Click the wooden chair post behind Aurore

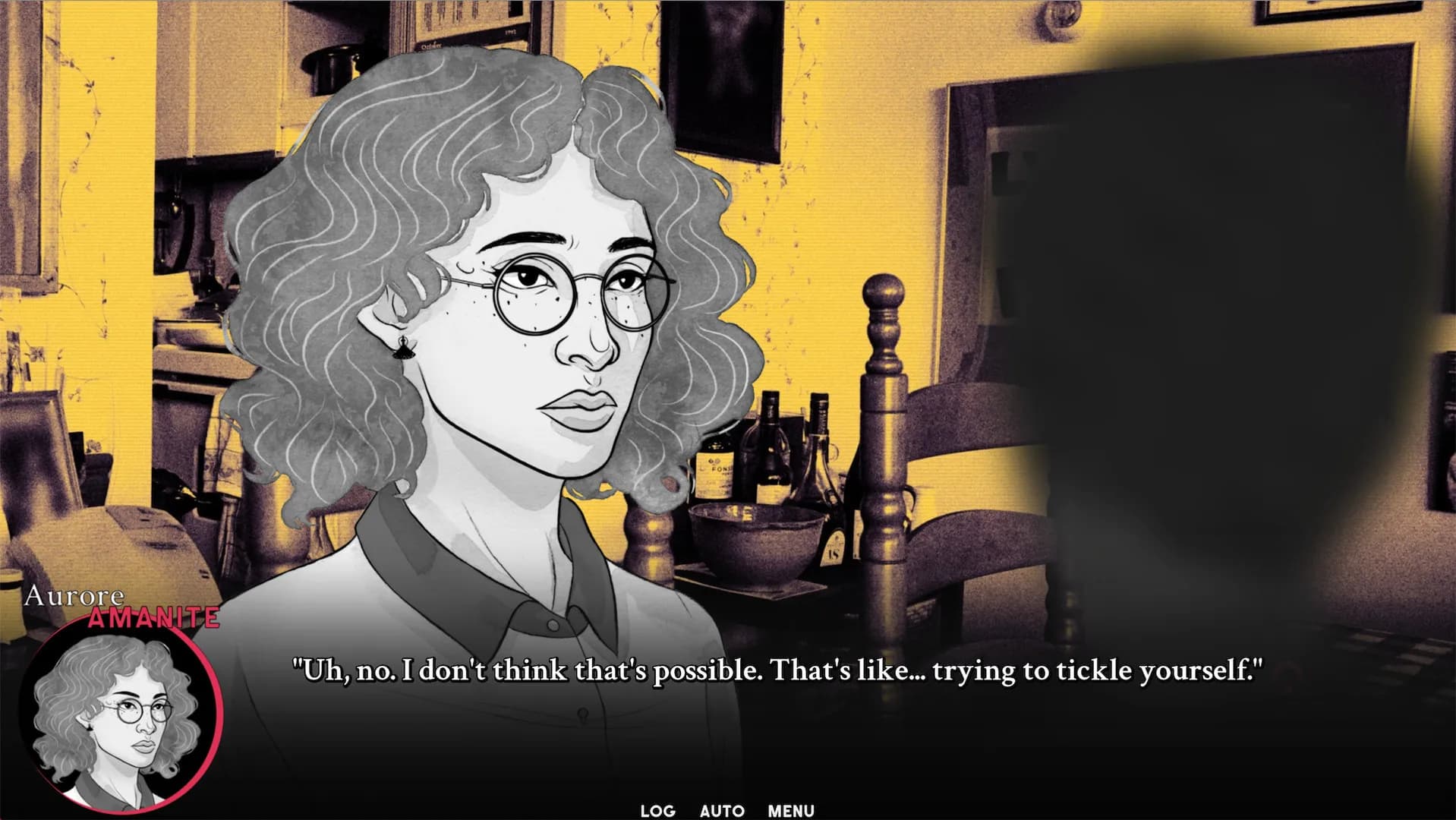click(883, 380)
